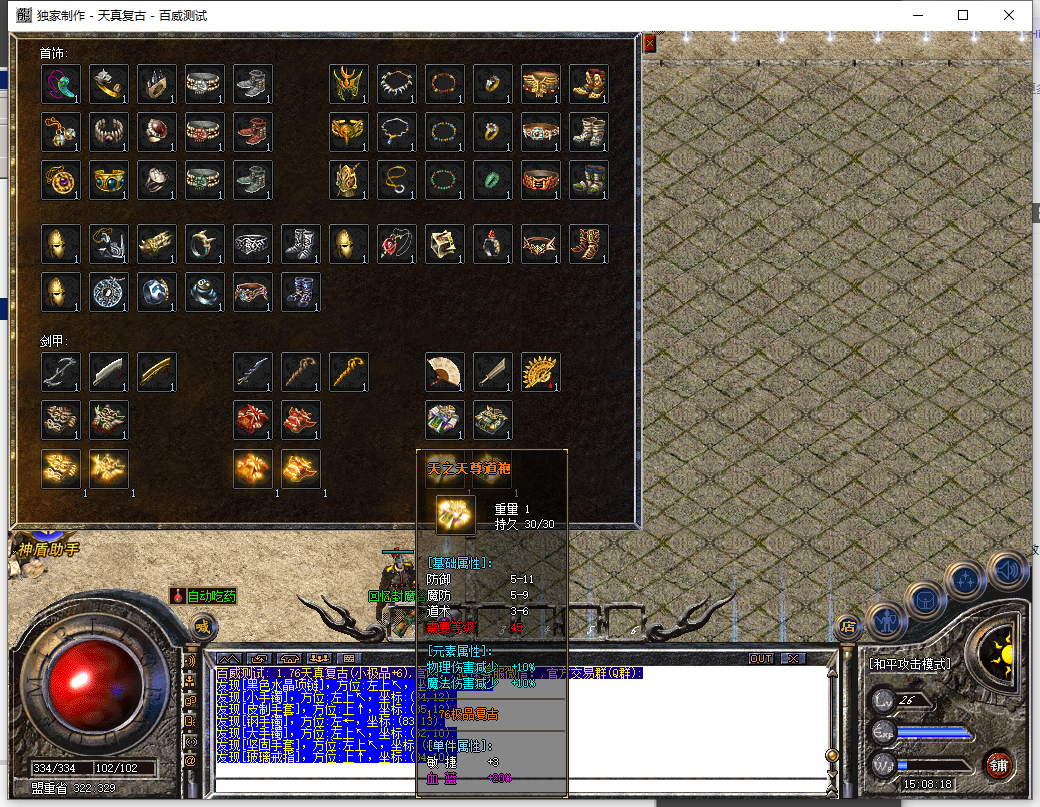This screenshot has height=807, width=1040.
Task: Select the golden peacock fan weapon
Action: 540,372
